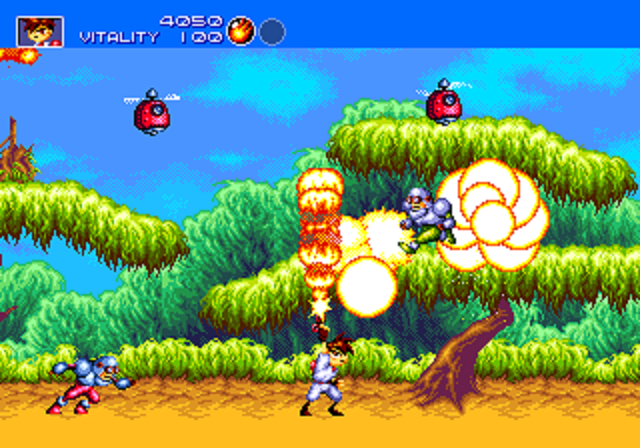The width and height of the screenshot is (640, 448).
Task: Click the player character portrait
Action: 40,31
